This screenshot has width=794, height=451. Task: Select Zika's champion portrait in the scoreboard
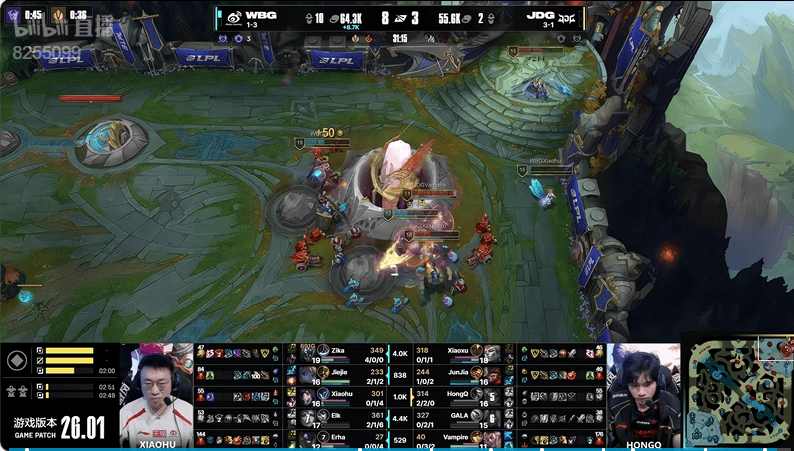307,353
